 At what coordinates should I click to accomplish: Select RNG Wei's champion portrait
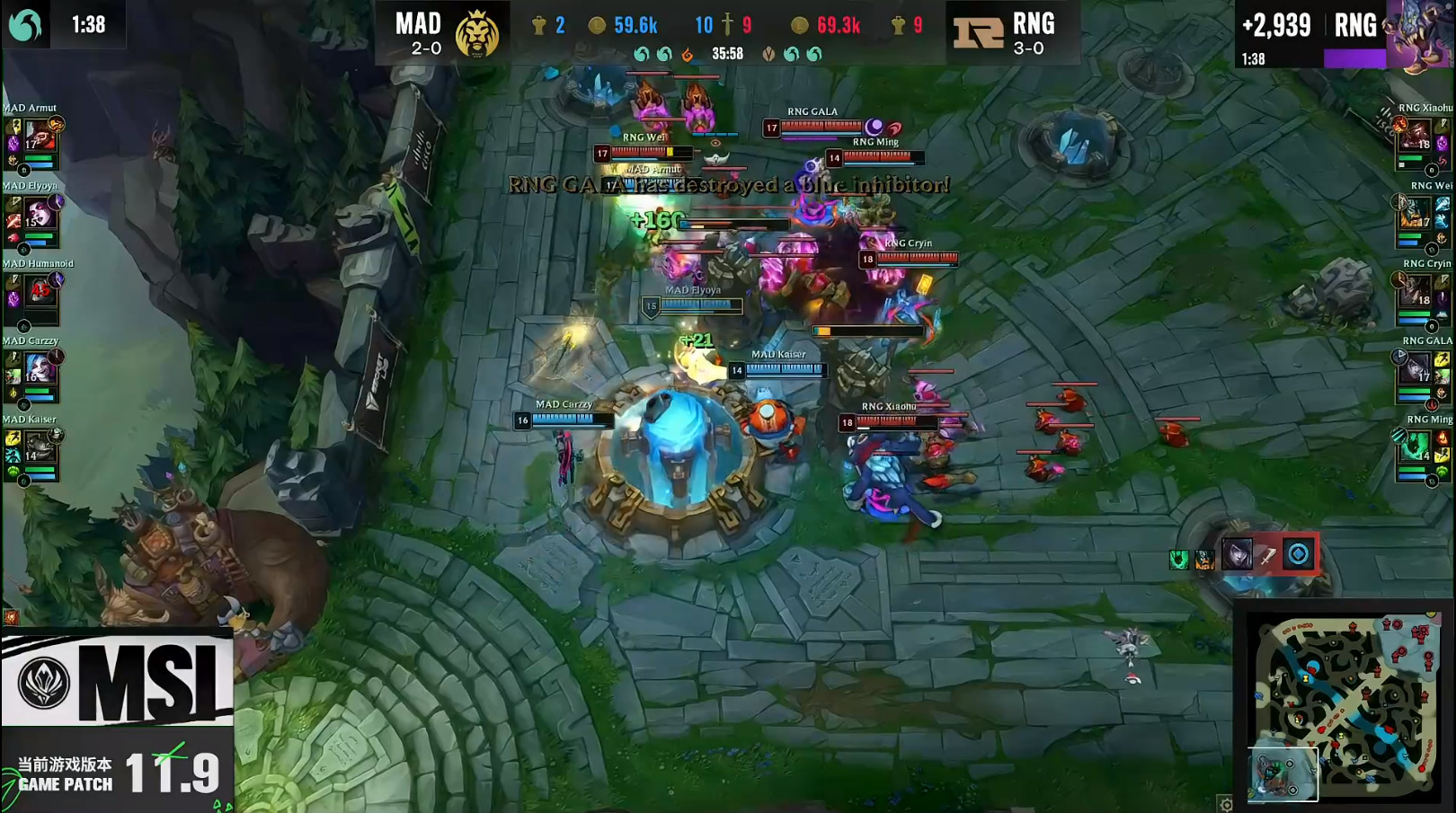(x=1416, y=215)
